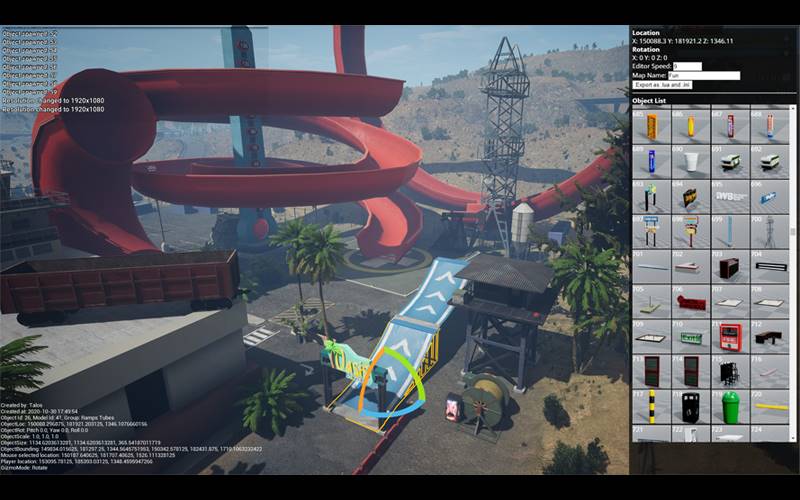Choose object 711 red fire alarm box
Viewport: 800px width, 500px height.
pos(729,337)
